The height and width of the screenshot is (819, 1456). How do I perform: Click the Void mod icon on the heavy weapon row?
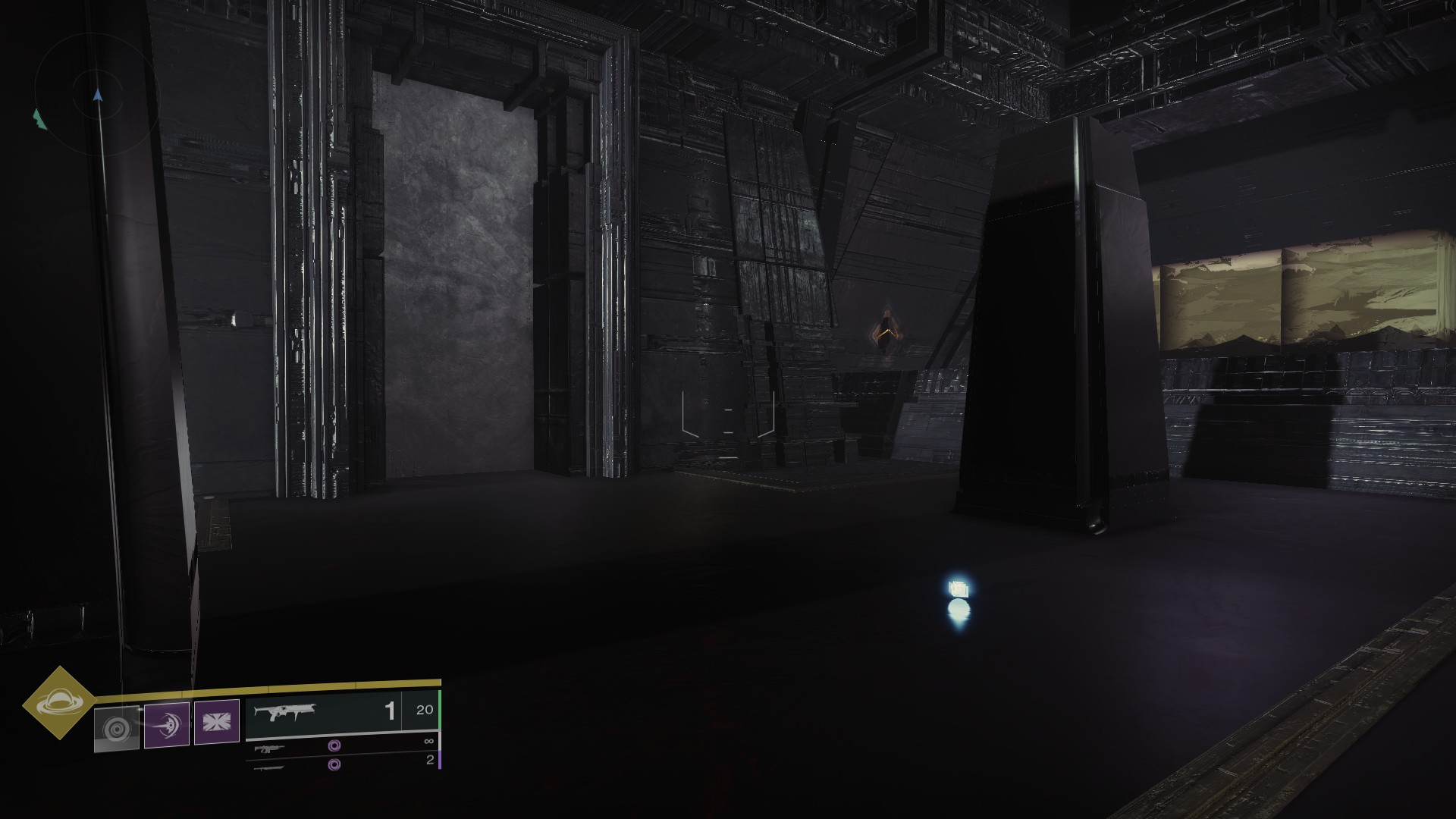tap(334, 766)
